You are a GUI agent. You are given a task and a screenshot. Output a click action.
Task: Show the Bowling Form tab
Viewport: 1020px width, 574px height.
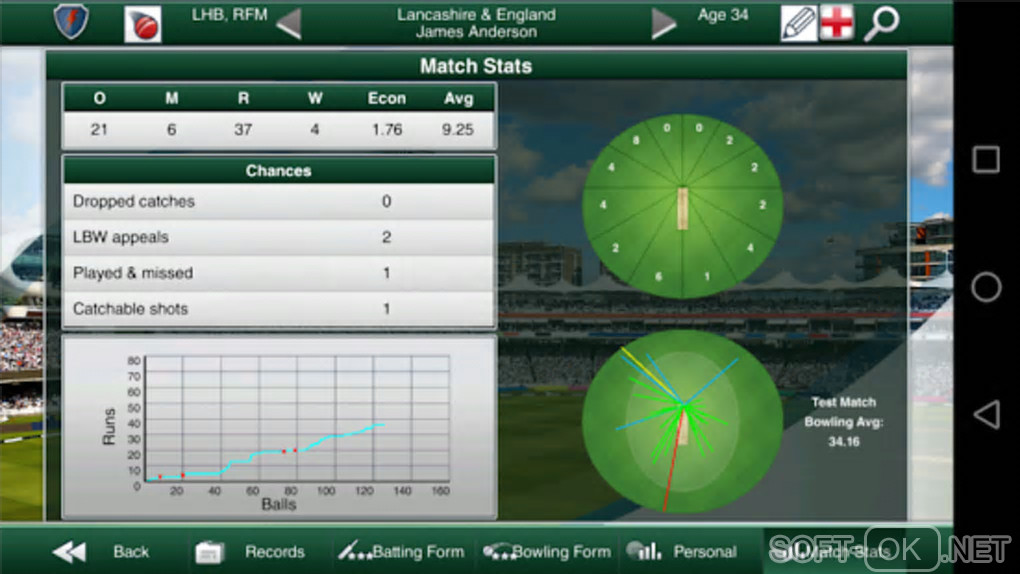click(x=547, y=551)
